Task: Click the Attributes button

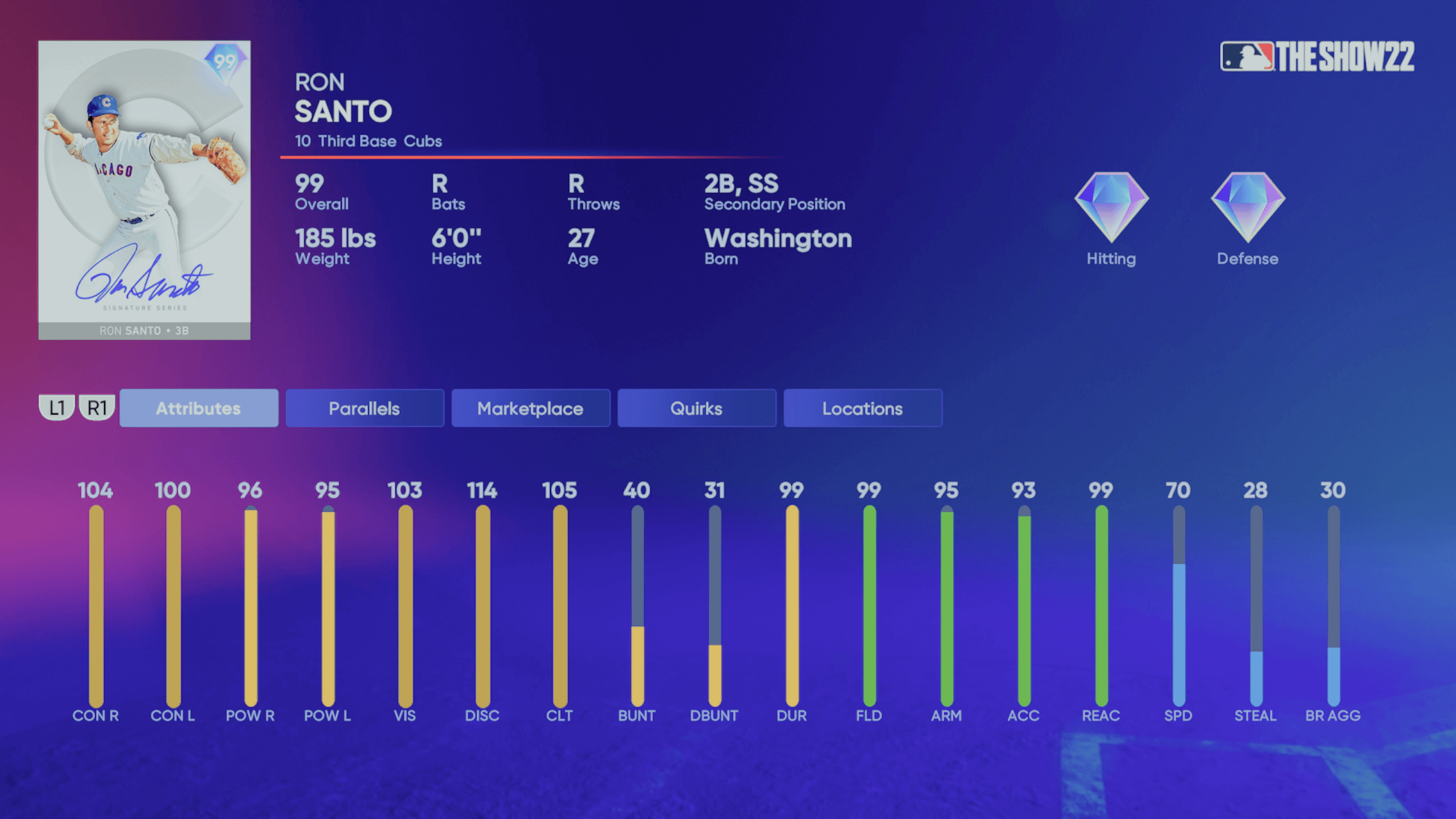Action: pos(199,408)
